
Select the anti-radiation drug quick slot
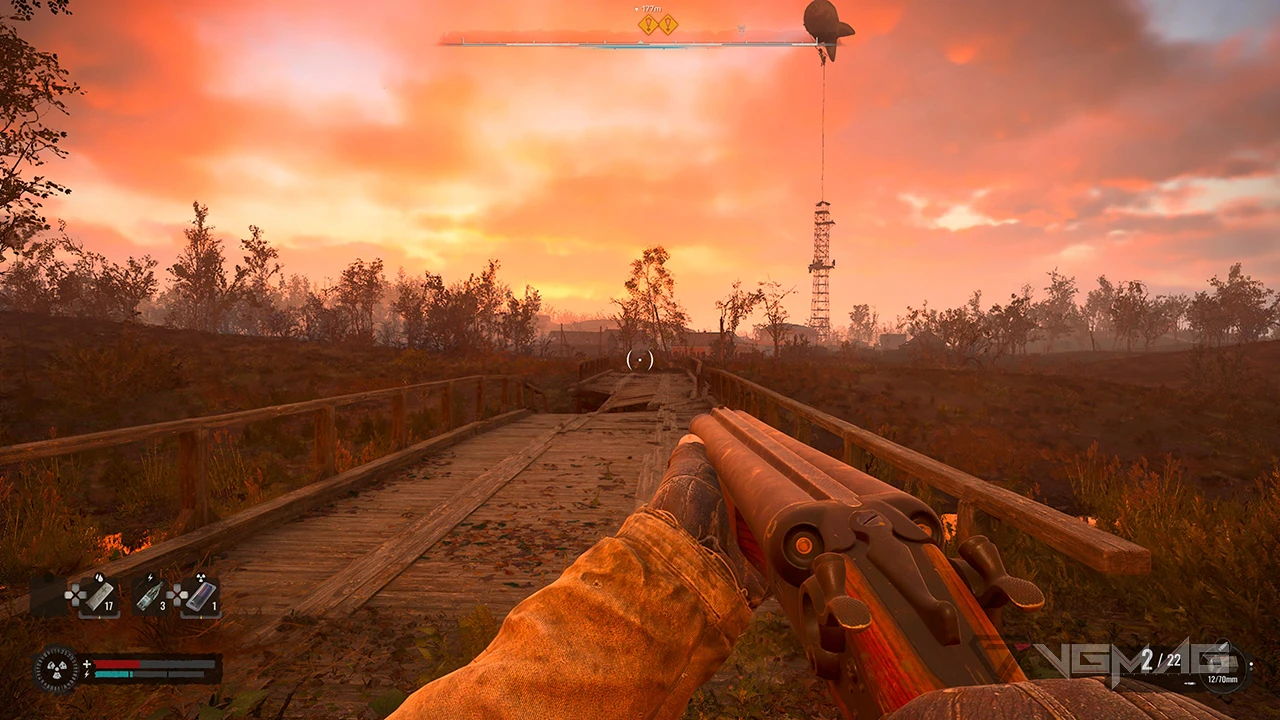point(201,596)
